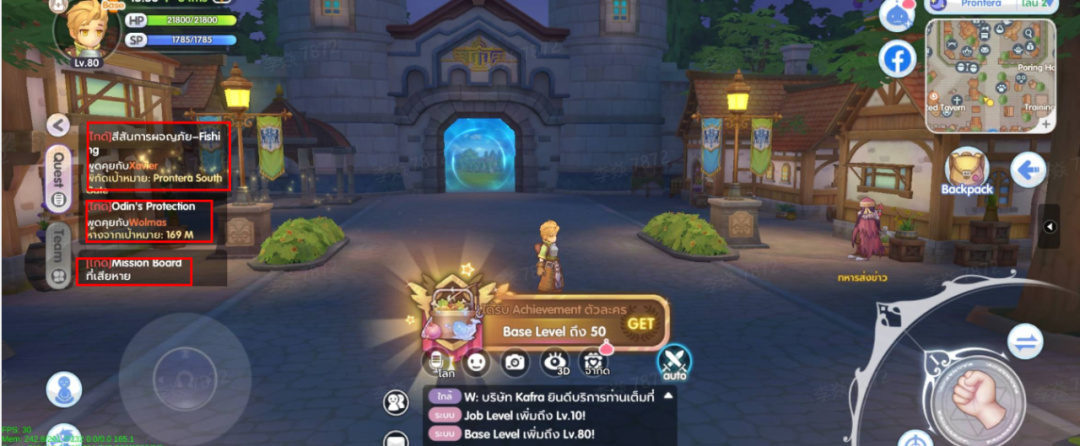This screenshot has width=1080, height=446.
Task: Open the character portrait profile
Action: point(86,30)
